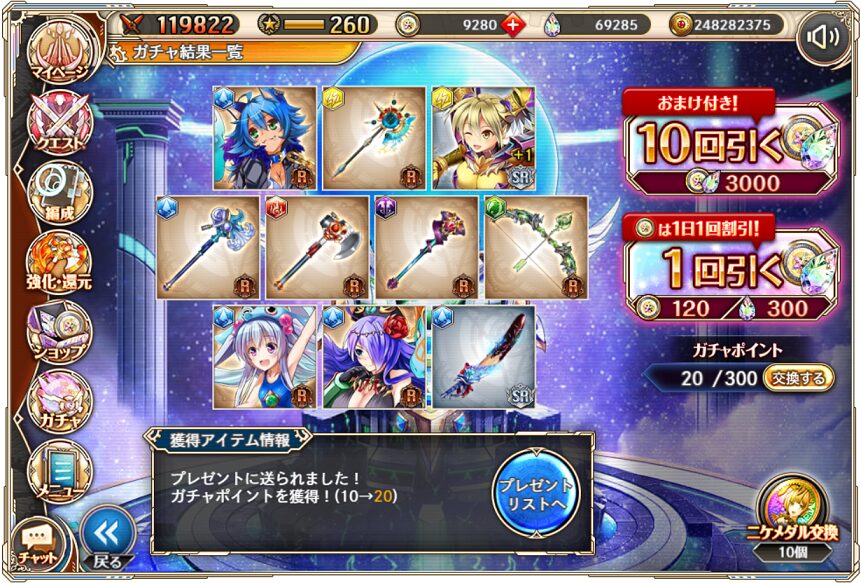View the SR blue blade weapon card
This screenshot has height=583, width=861.
click(x=483, y=356)
